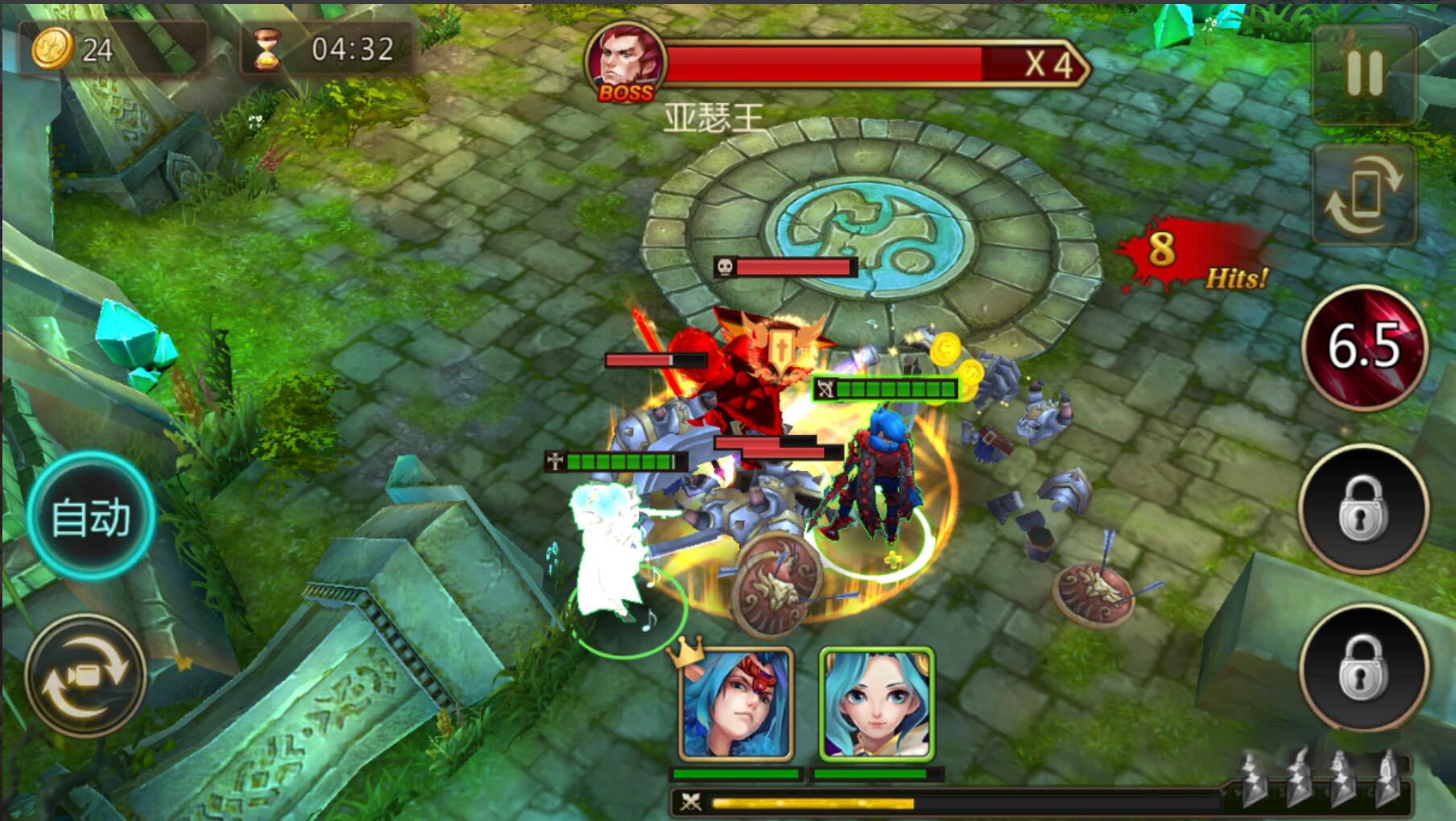
Task: Click the boss portrait of 亚瑟王
Action: tap(626, 63)
